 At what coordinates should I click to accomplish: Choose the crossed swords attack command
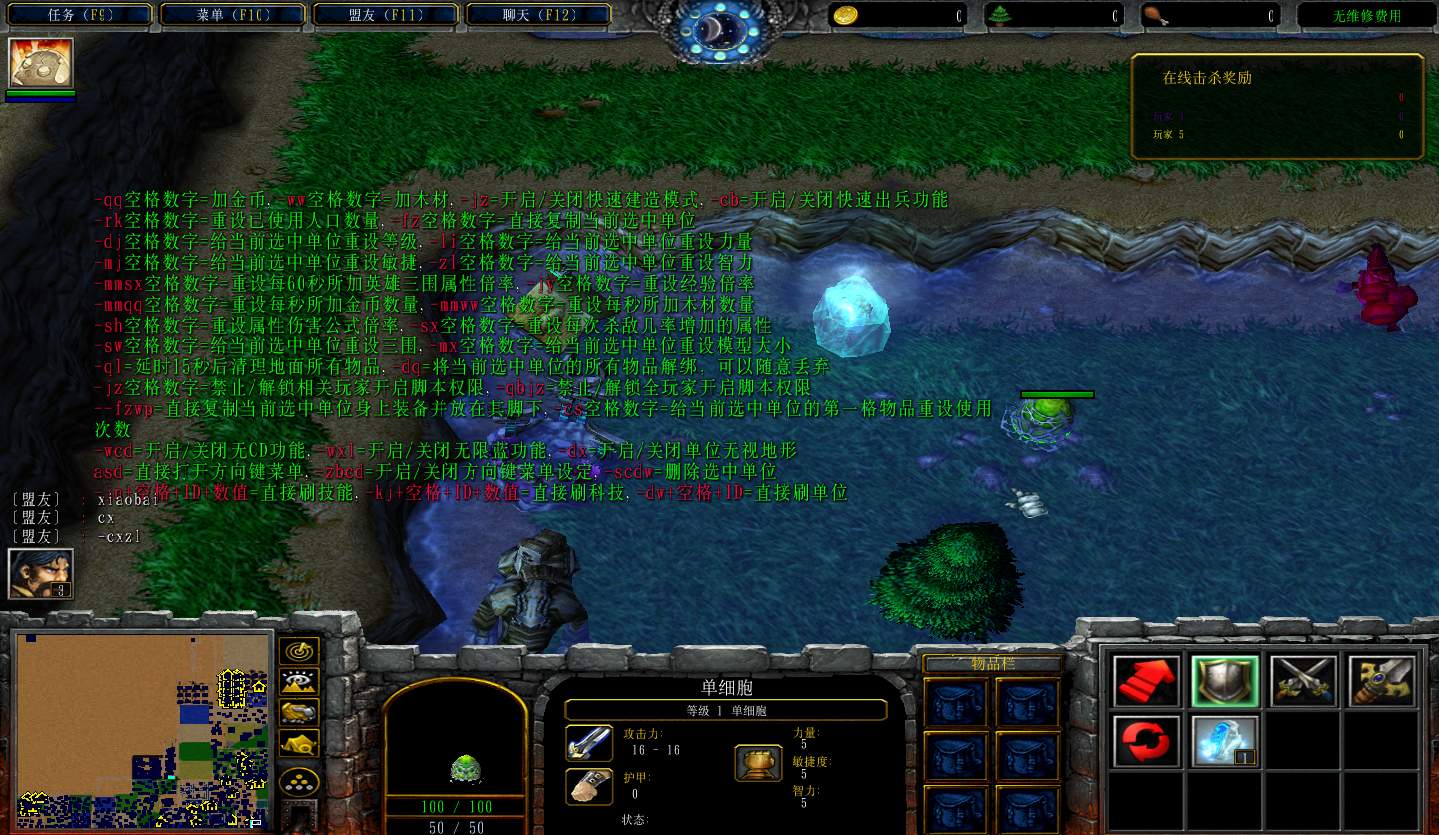coord(1304,681)
